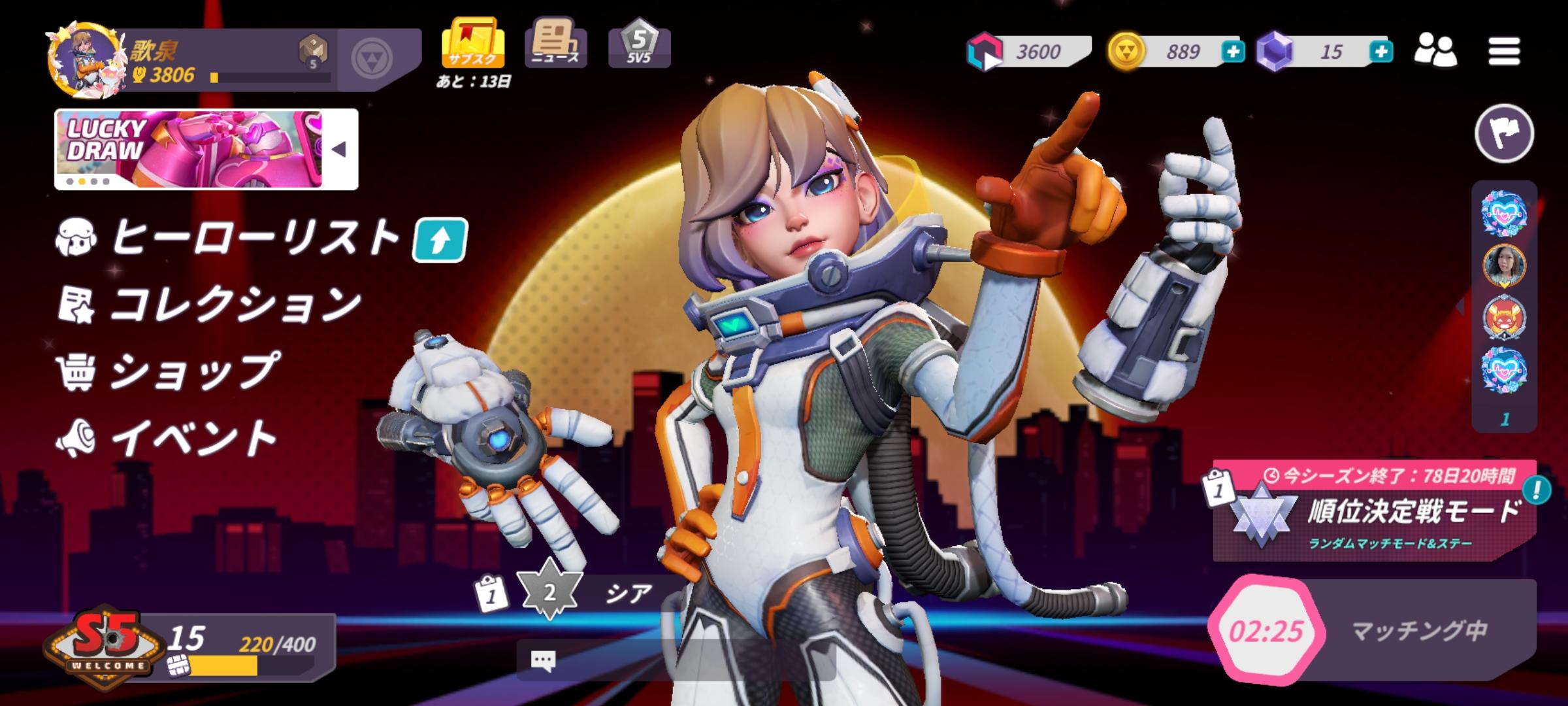
Task: Show the mode info exclamation icon
Action: (x=1536, y=490)
